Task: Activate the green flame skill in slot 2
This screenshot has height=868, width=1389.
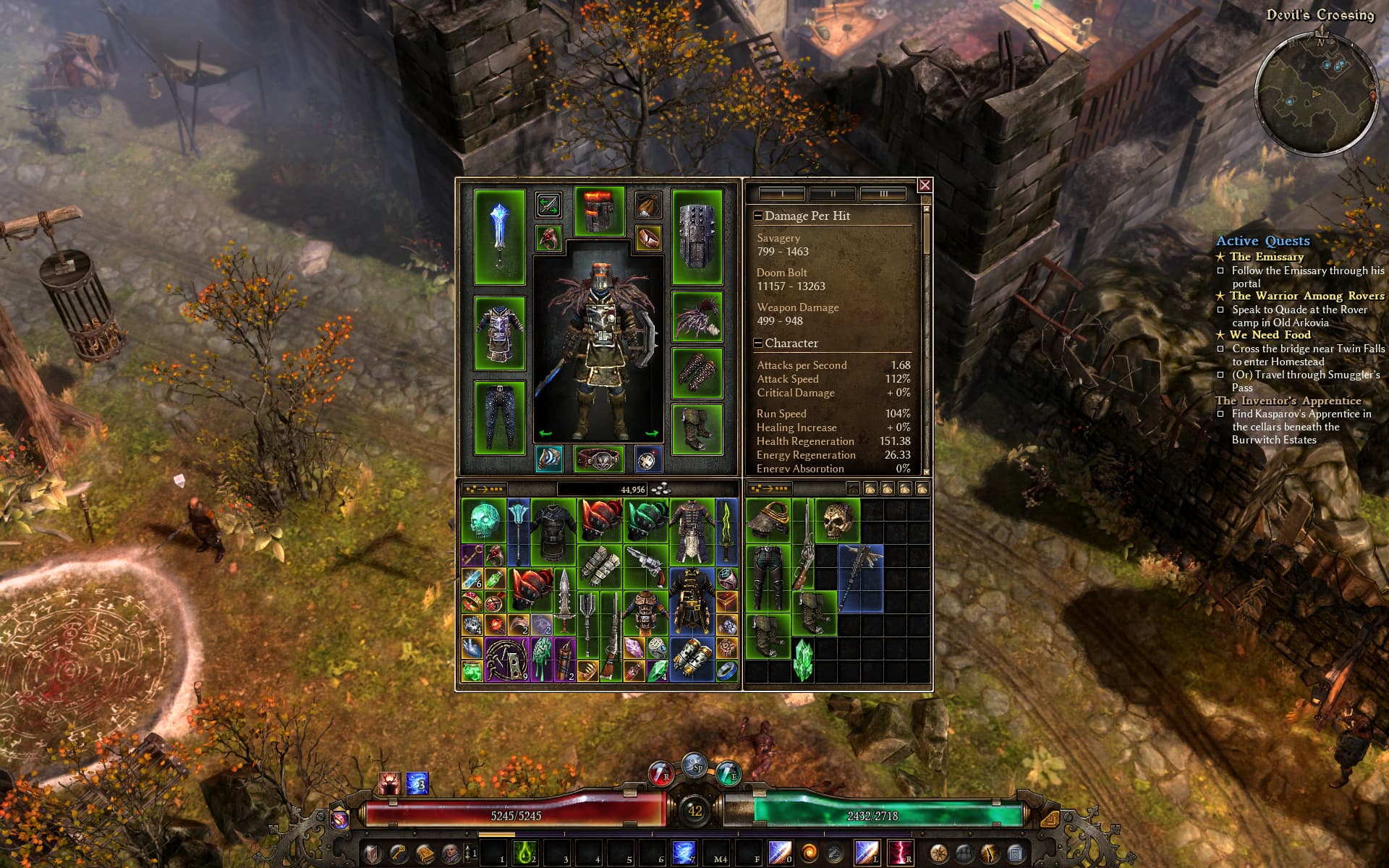Action: click(524, 854)
